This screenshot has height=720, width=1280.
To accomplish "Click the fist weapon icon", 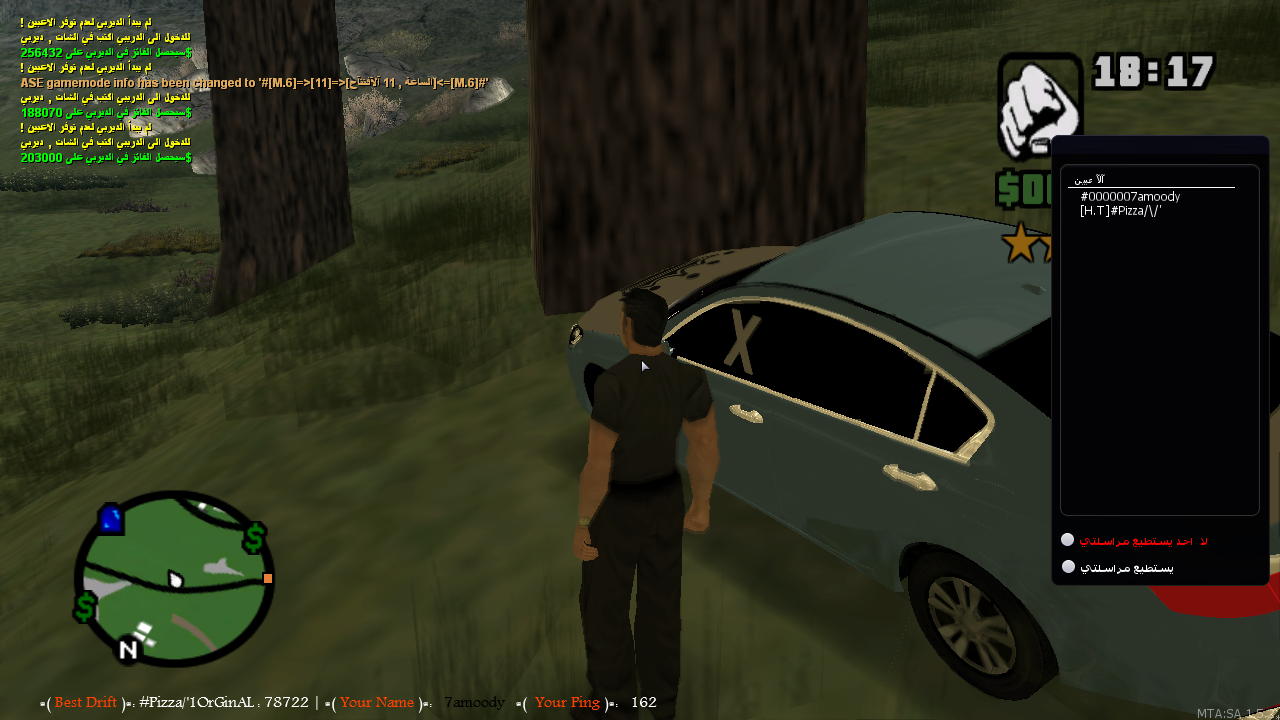I will [x=1040, y=105].
